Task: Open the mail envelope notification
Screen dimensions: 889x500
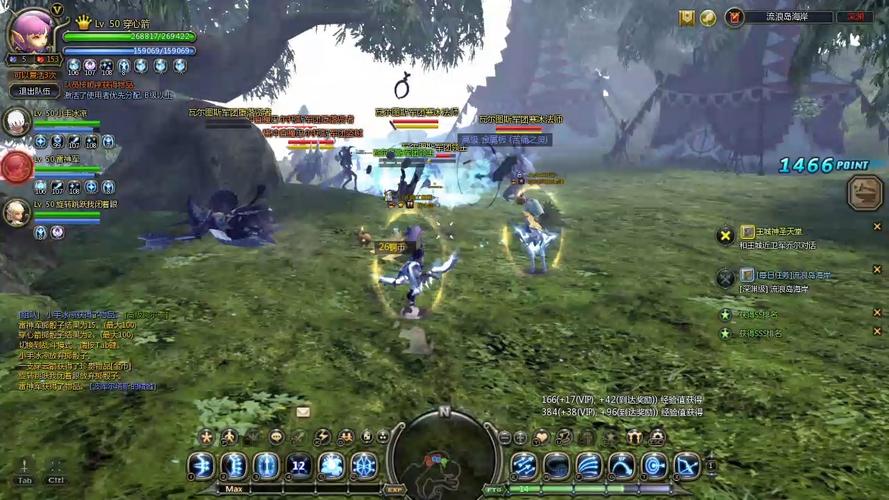Action: (303, 411)
